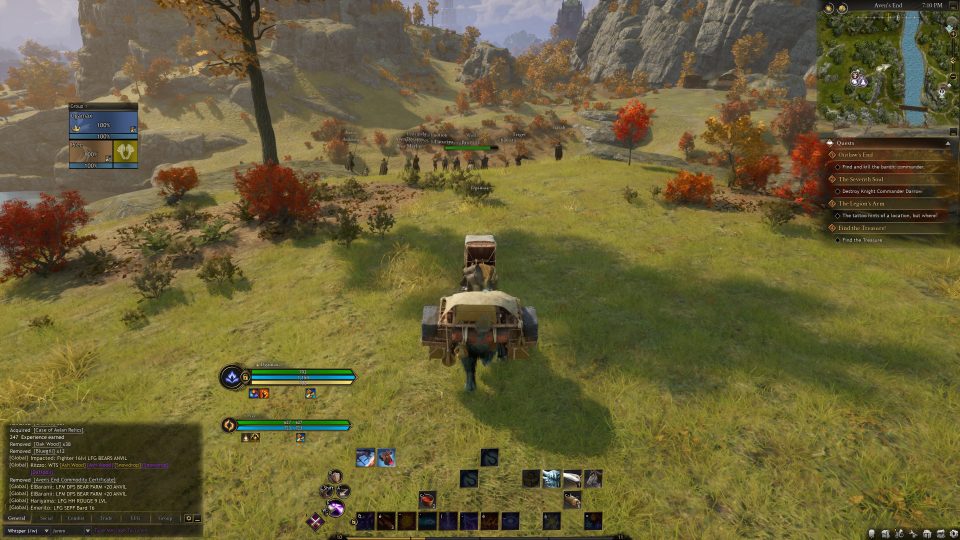
Task: Switch to the Combat chat tab
Action: click(76, 518)
